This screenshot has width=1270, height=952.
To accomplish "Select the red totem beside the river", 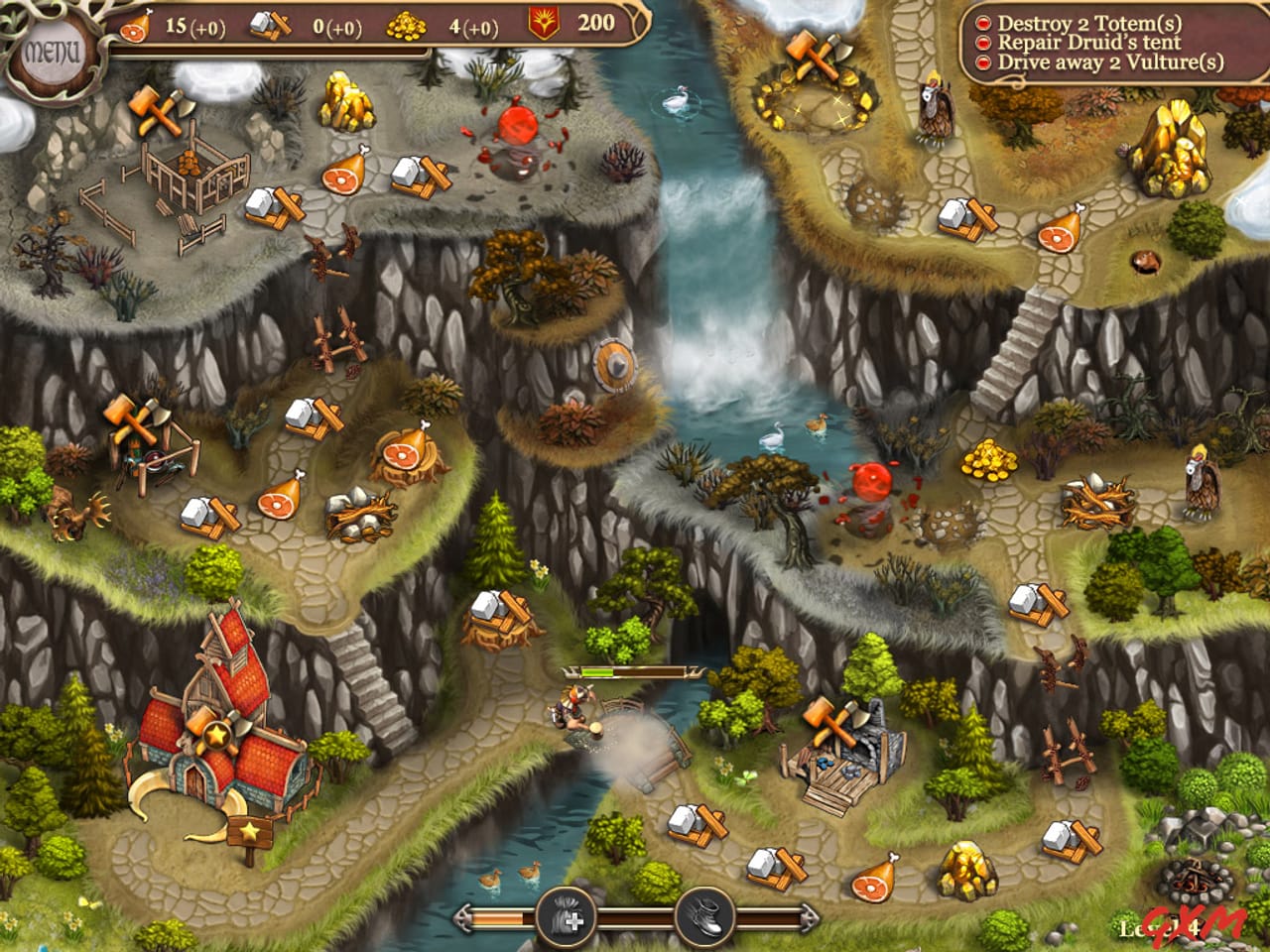I will [x=873, y=483].
